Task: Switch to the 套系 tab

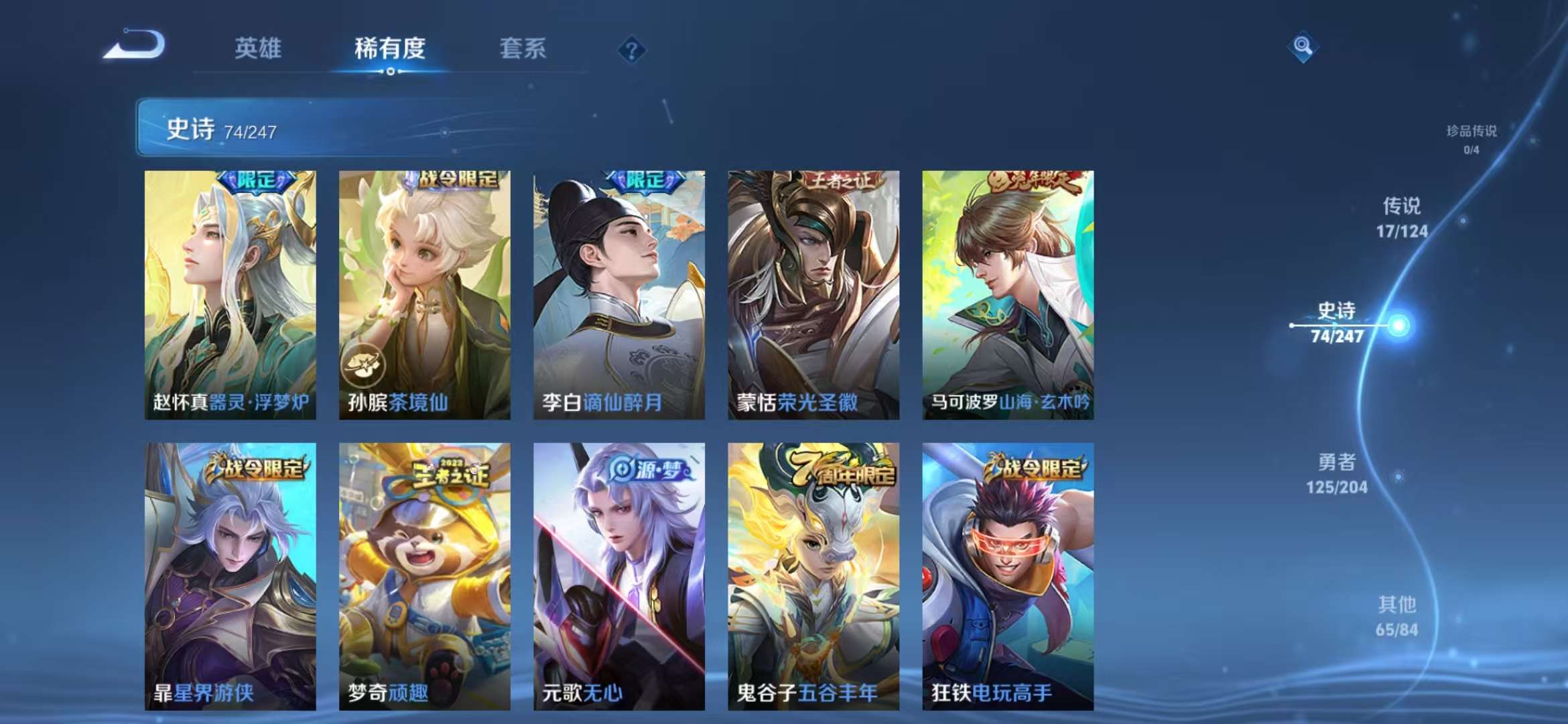Action: point(521,48)
